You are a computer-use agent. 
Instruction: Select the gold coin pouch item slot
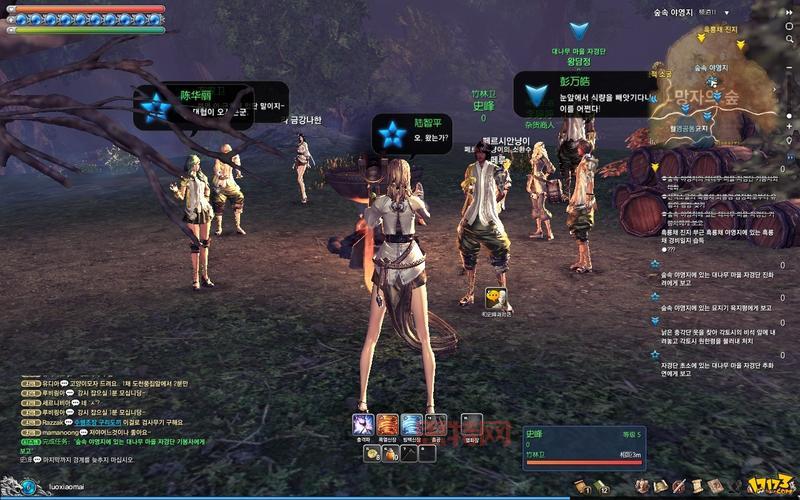[x=371, y=453]
